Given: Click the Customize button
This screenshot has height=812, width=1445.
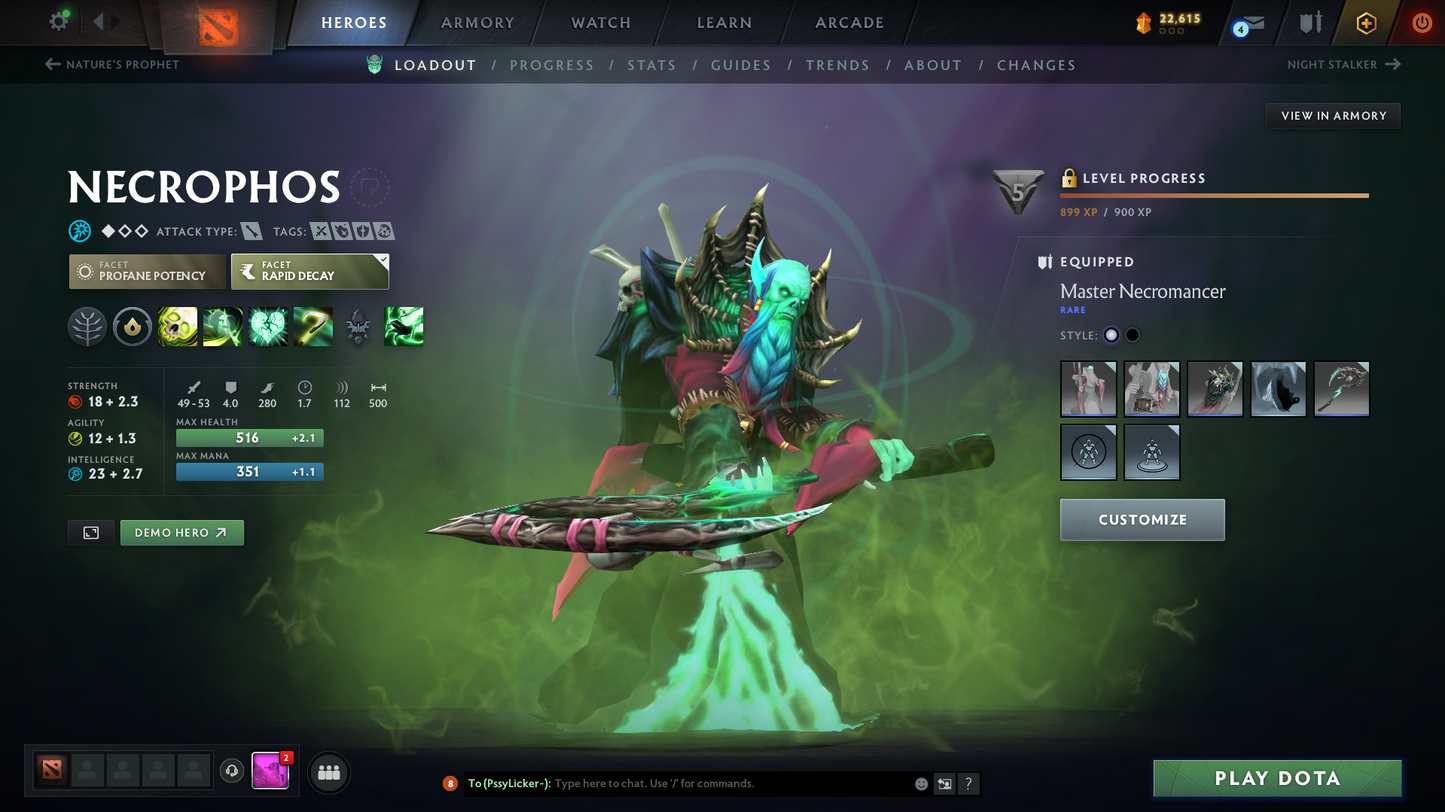Looking at the screenshot, I should [x=1142, y=520].
